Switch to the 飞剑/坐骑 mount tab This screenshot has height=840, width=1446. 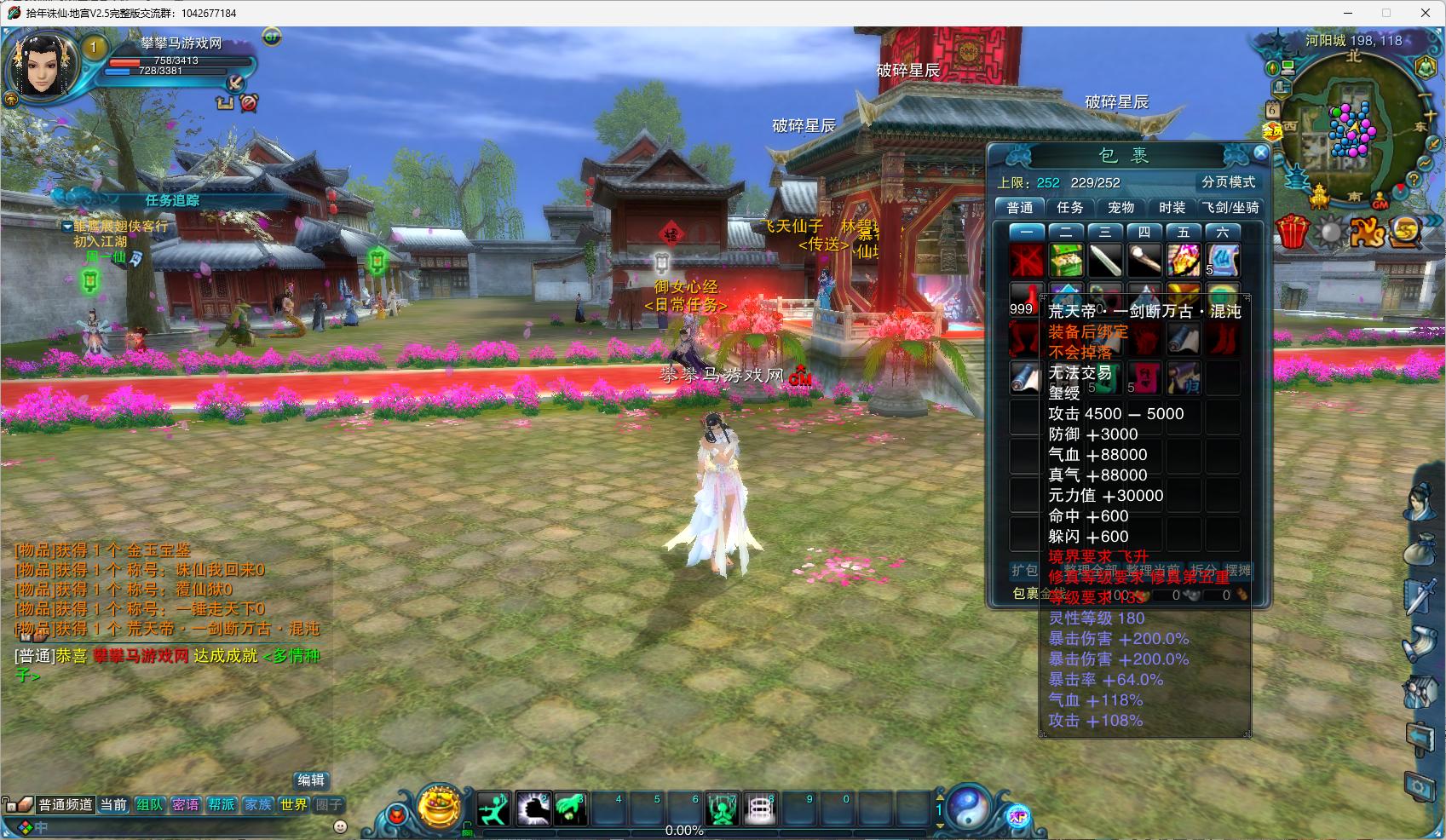pyautogui.click(x=1230, y=207)
